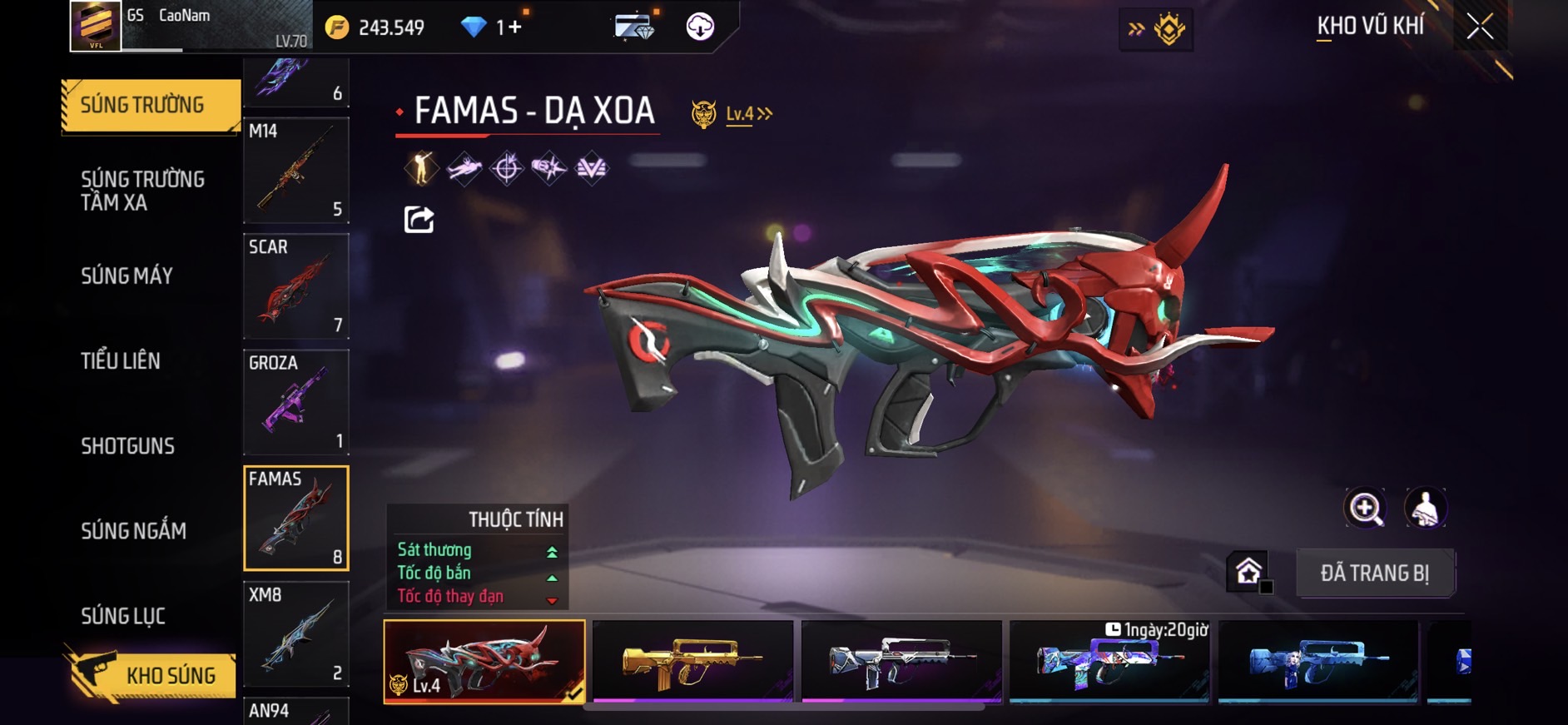The height and width of the screenshot is (725, 1568).
Task: Choose the M14 weapon tile
Action: click(296, 171)
